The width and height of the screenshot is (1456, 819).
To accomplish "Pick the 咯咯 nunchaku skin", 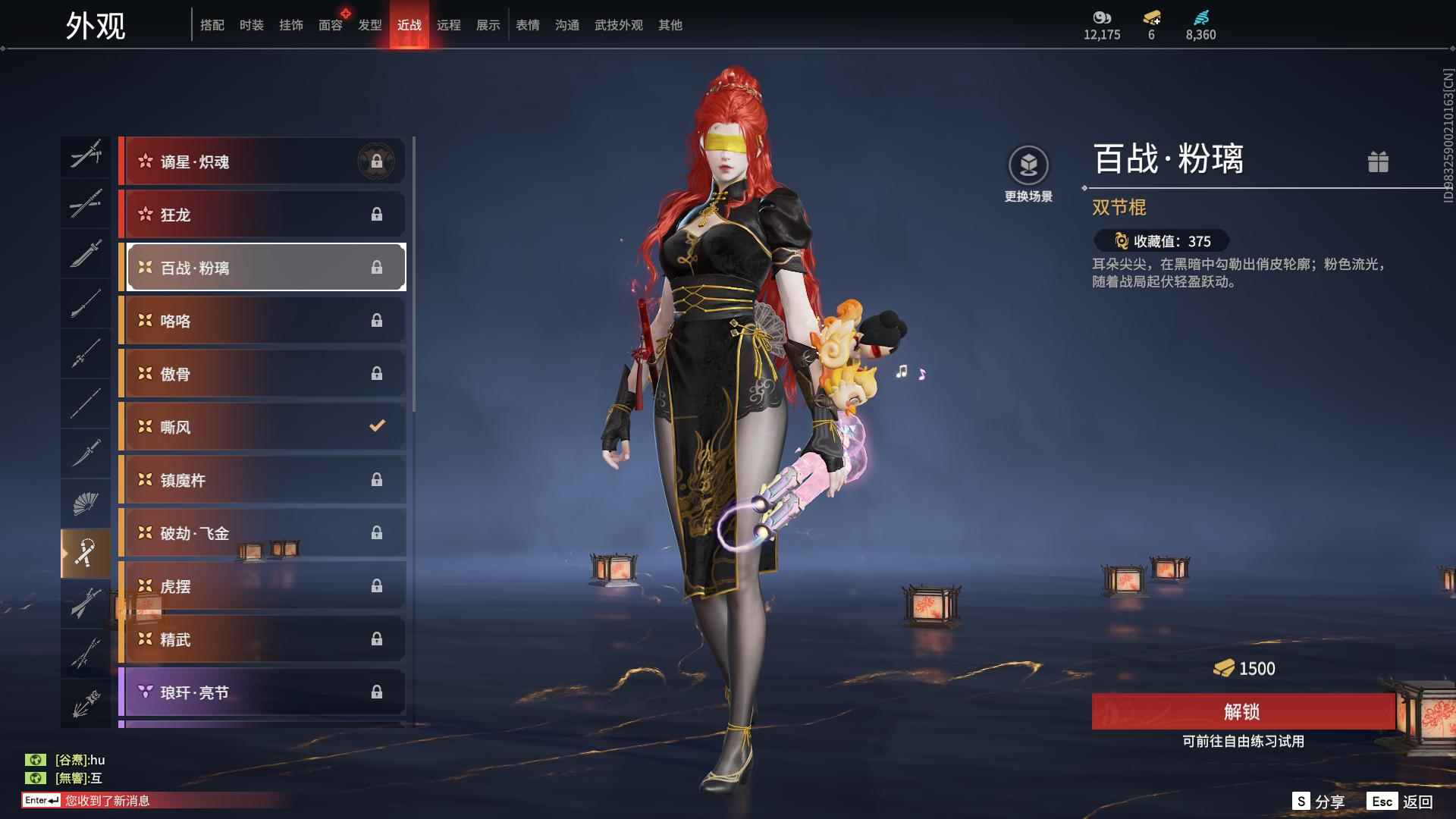I will pos(262,321).
